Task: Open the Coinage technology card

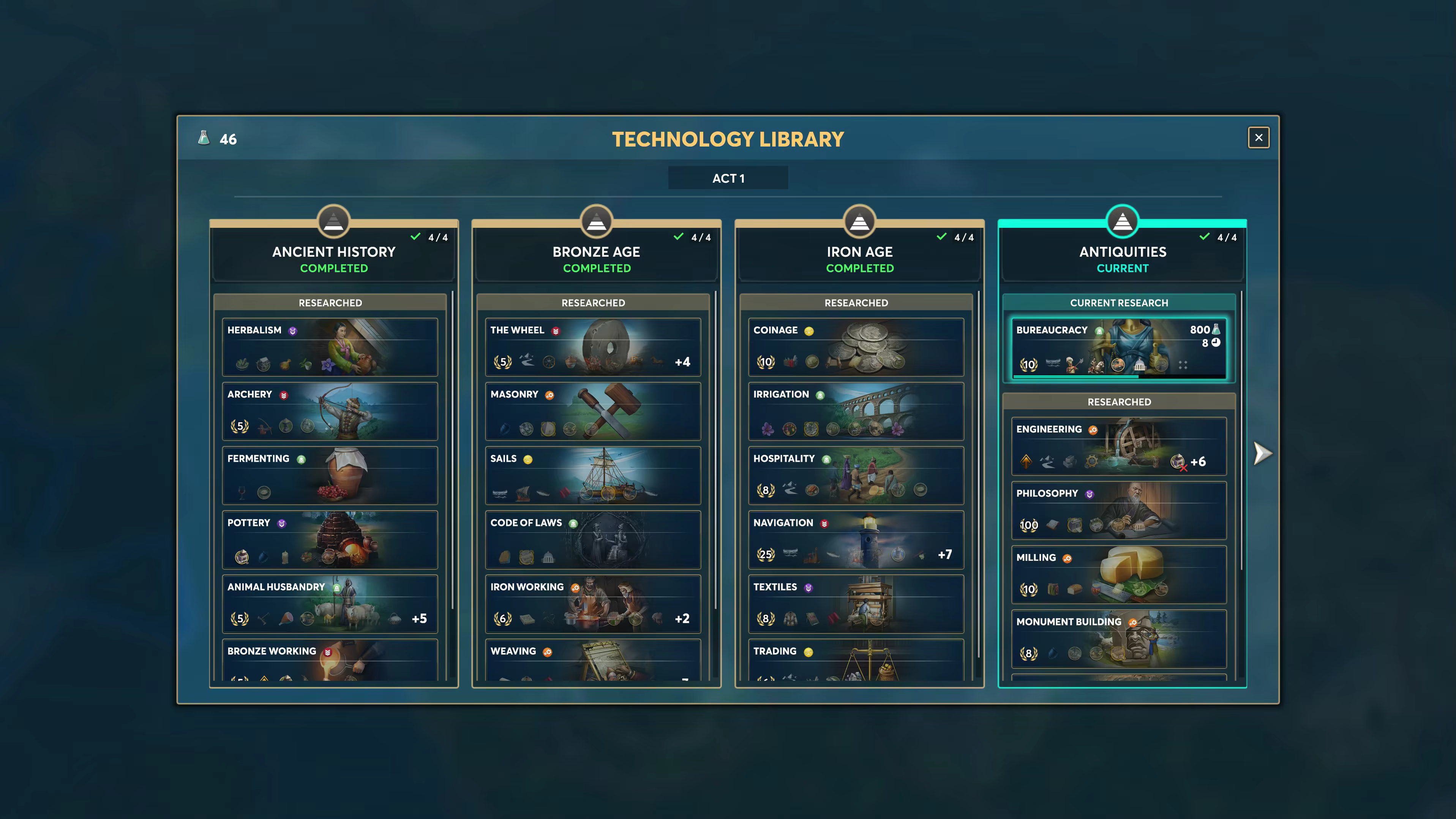Action: coord(856,347)
